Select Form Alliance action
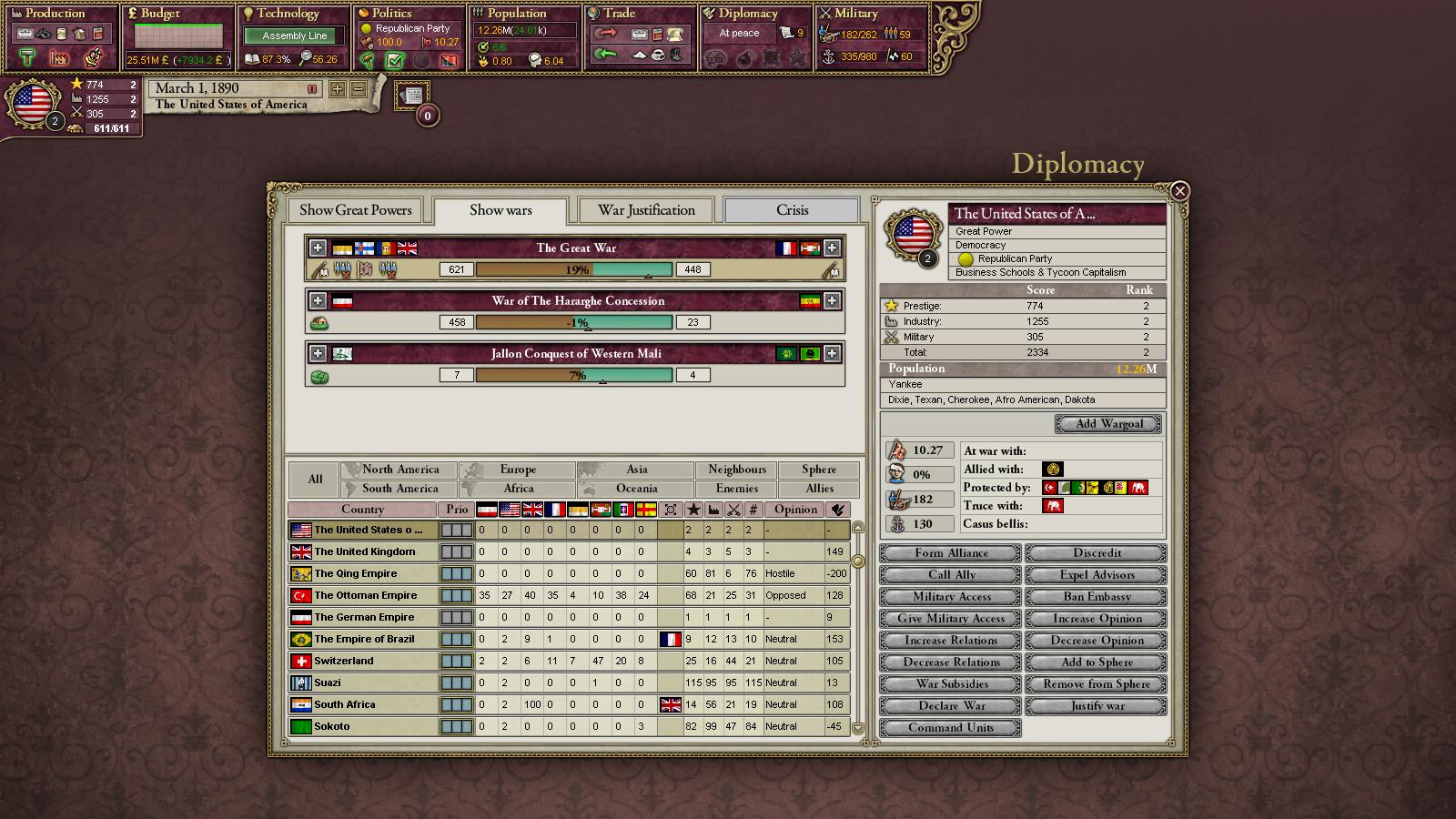This screenshot has width=1456, height=819. point(951,553)
